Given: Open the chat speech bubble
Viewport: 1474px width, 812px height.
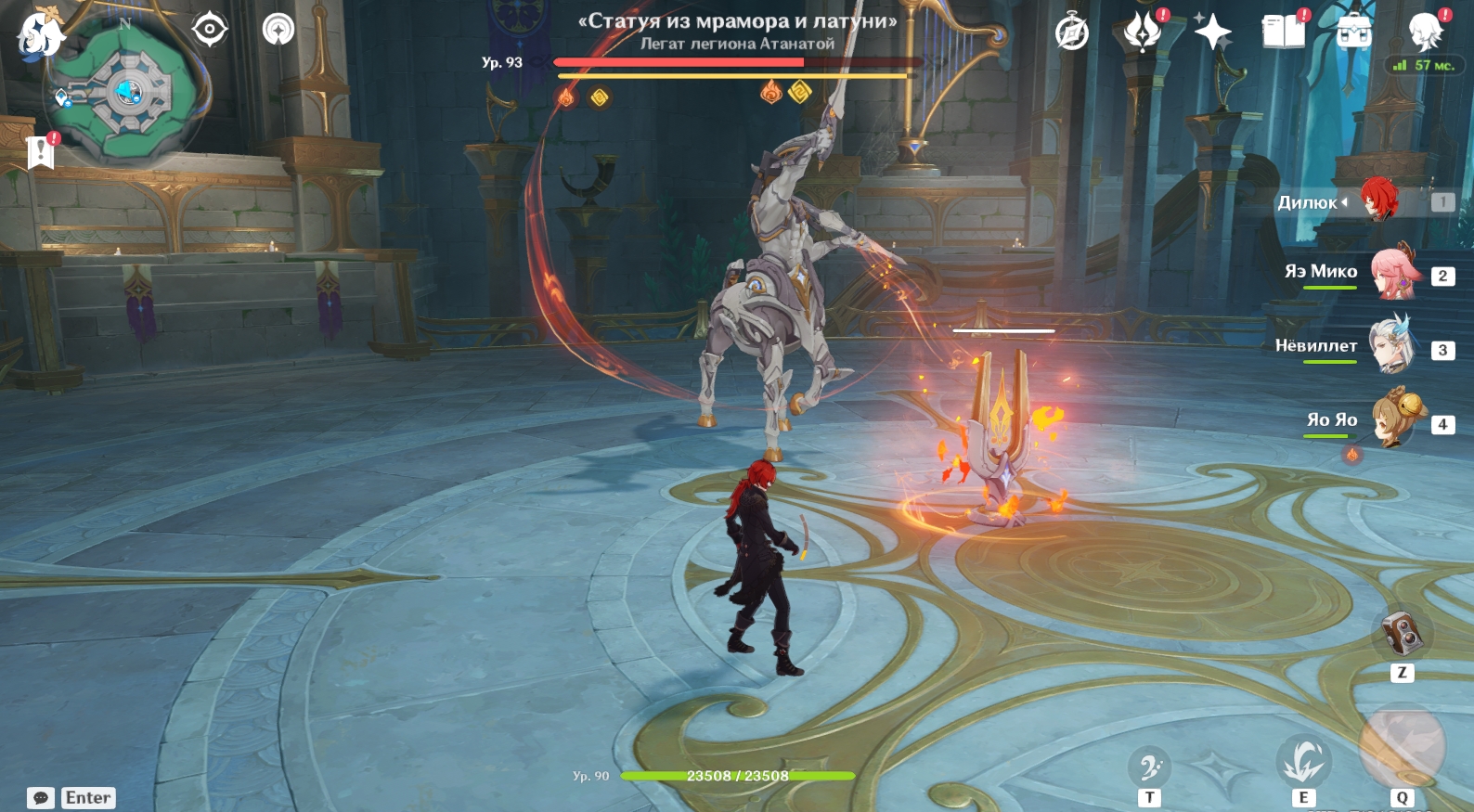Looking at the screenshot, I should click(41, 798).
